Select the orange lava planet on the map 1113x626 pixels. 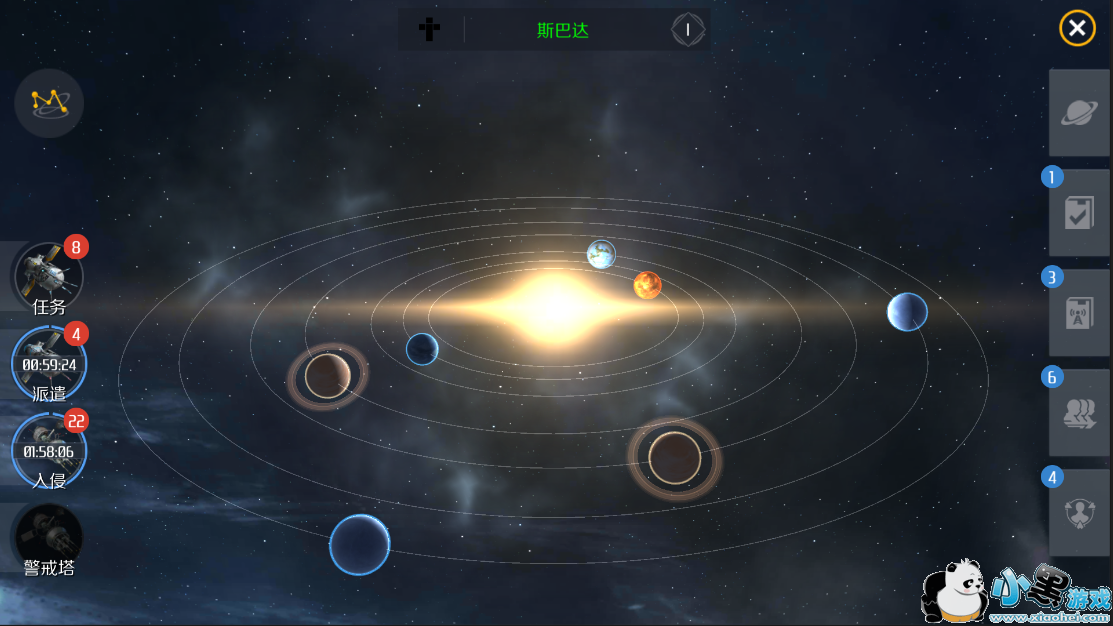click(647, 285)
